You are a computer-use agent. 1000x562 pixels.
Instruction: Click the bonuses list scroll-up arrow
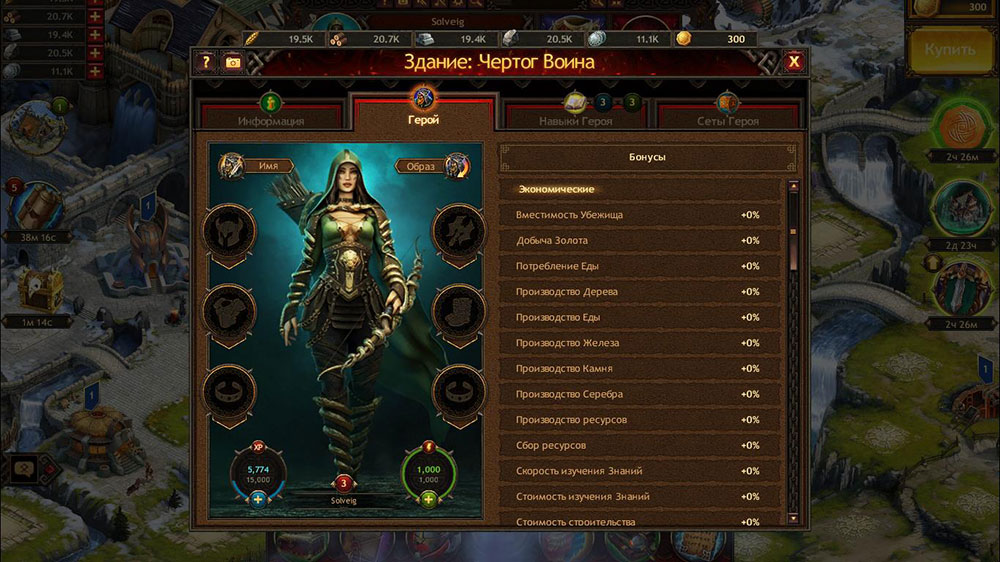[x=794, y=187]
